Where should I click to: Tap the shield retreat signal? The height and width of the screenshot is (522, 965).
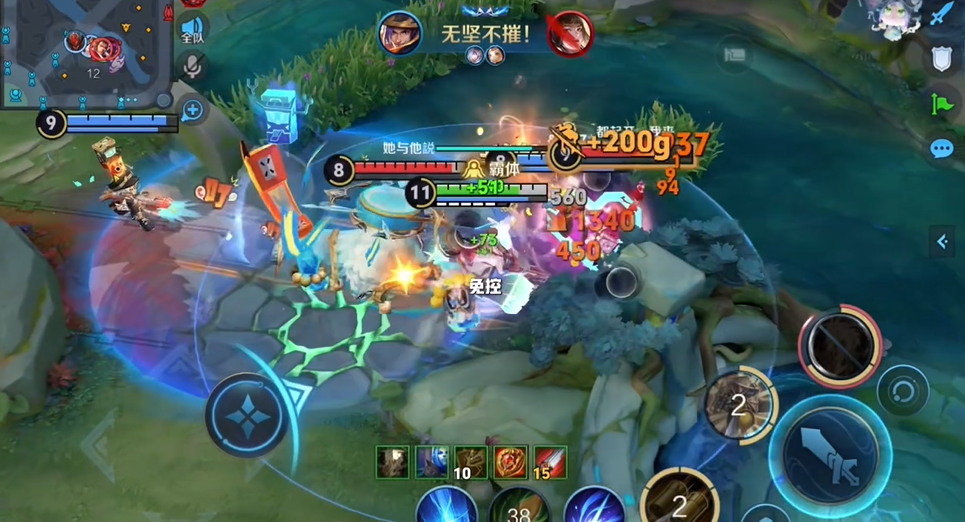[x=941, y=59]
